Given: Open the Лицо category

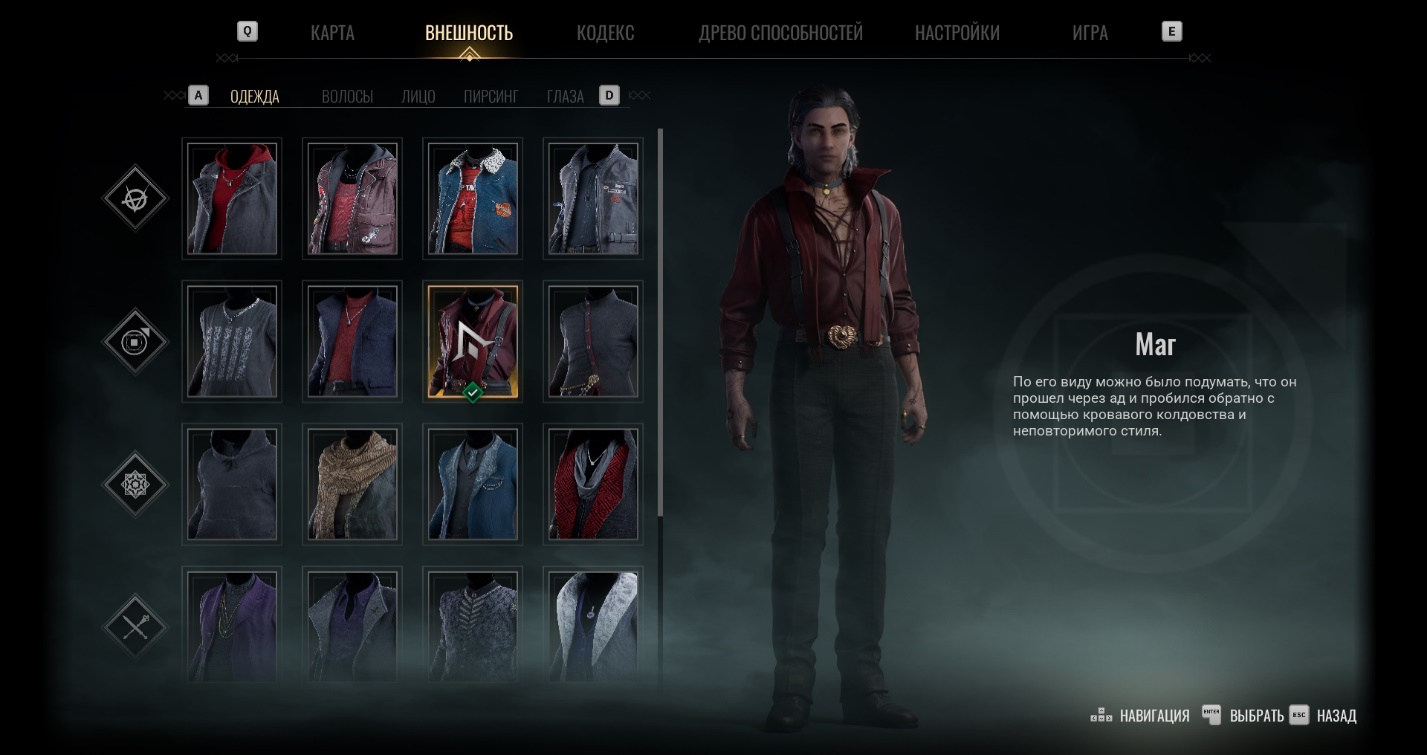Looking at the screenshot, I should click(x=418, y=97).
